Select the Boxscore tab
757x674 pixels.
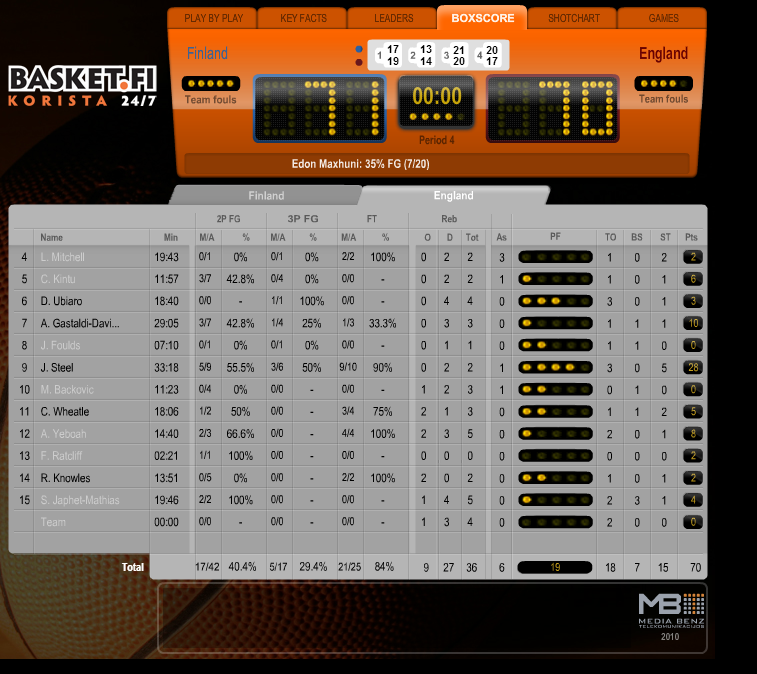tap(482, 18)
